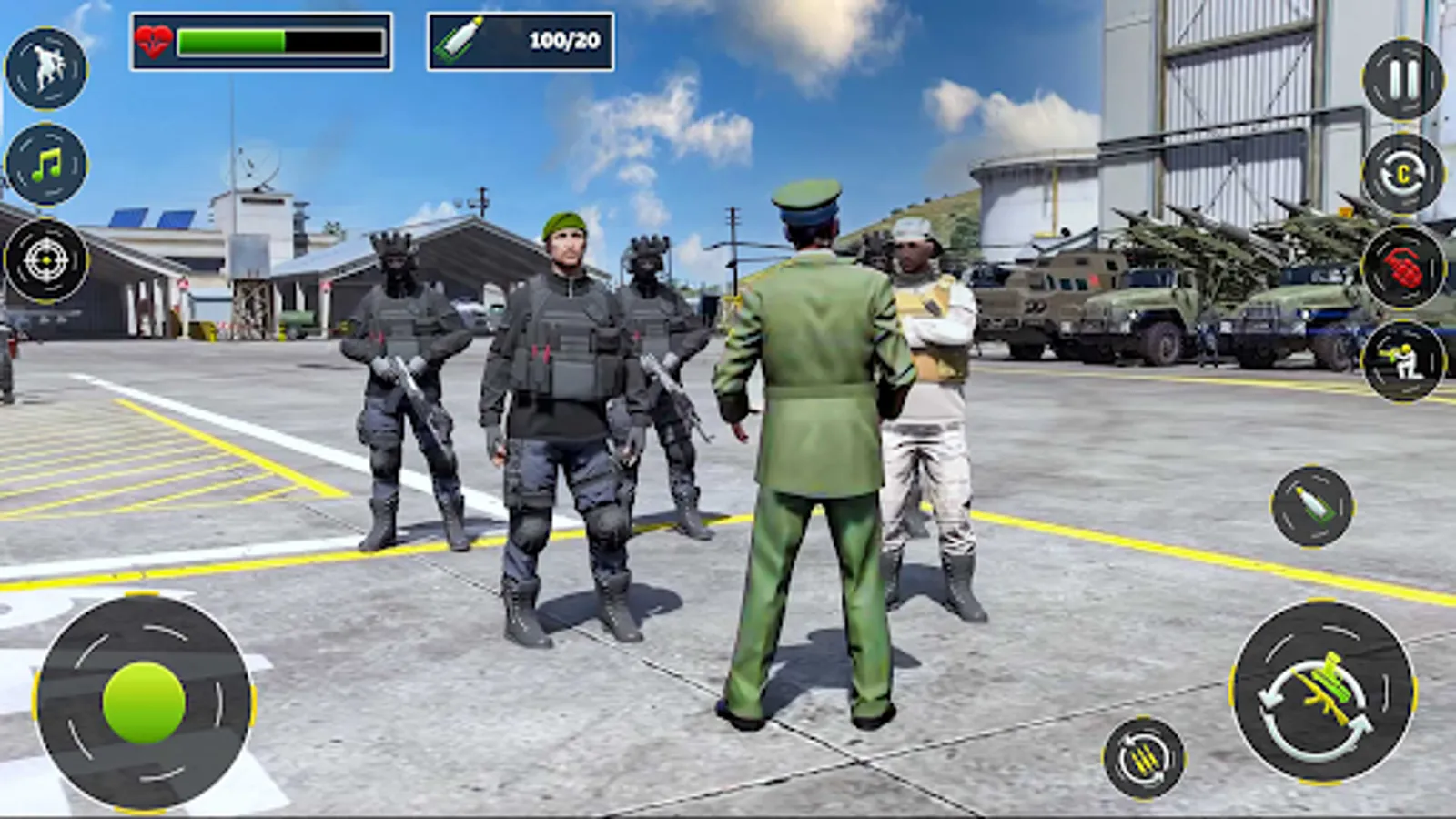Switch camera view with the C rotation icon
The height and width of the screenshot is (819, 1456).
point(1401,173)
